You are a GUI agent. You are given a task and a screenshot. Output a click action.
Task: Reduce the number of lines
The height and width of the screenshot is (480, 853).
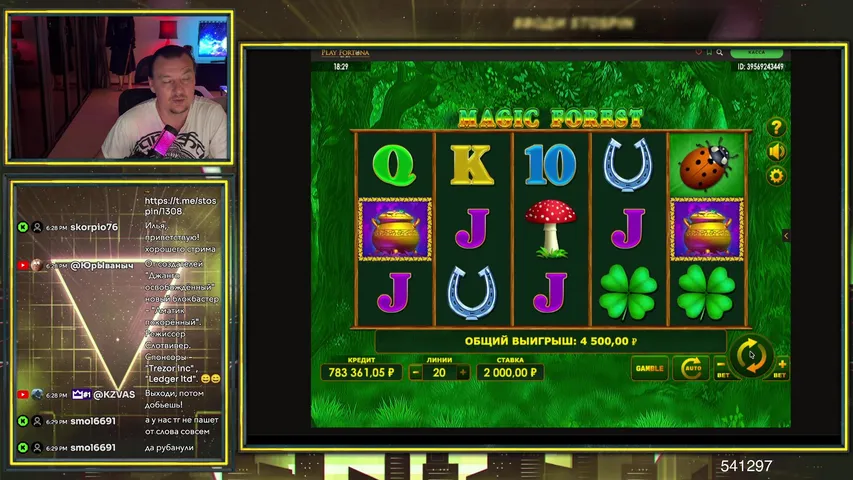(412, 372)
